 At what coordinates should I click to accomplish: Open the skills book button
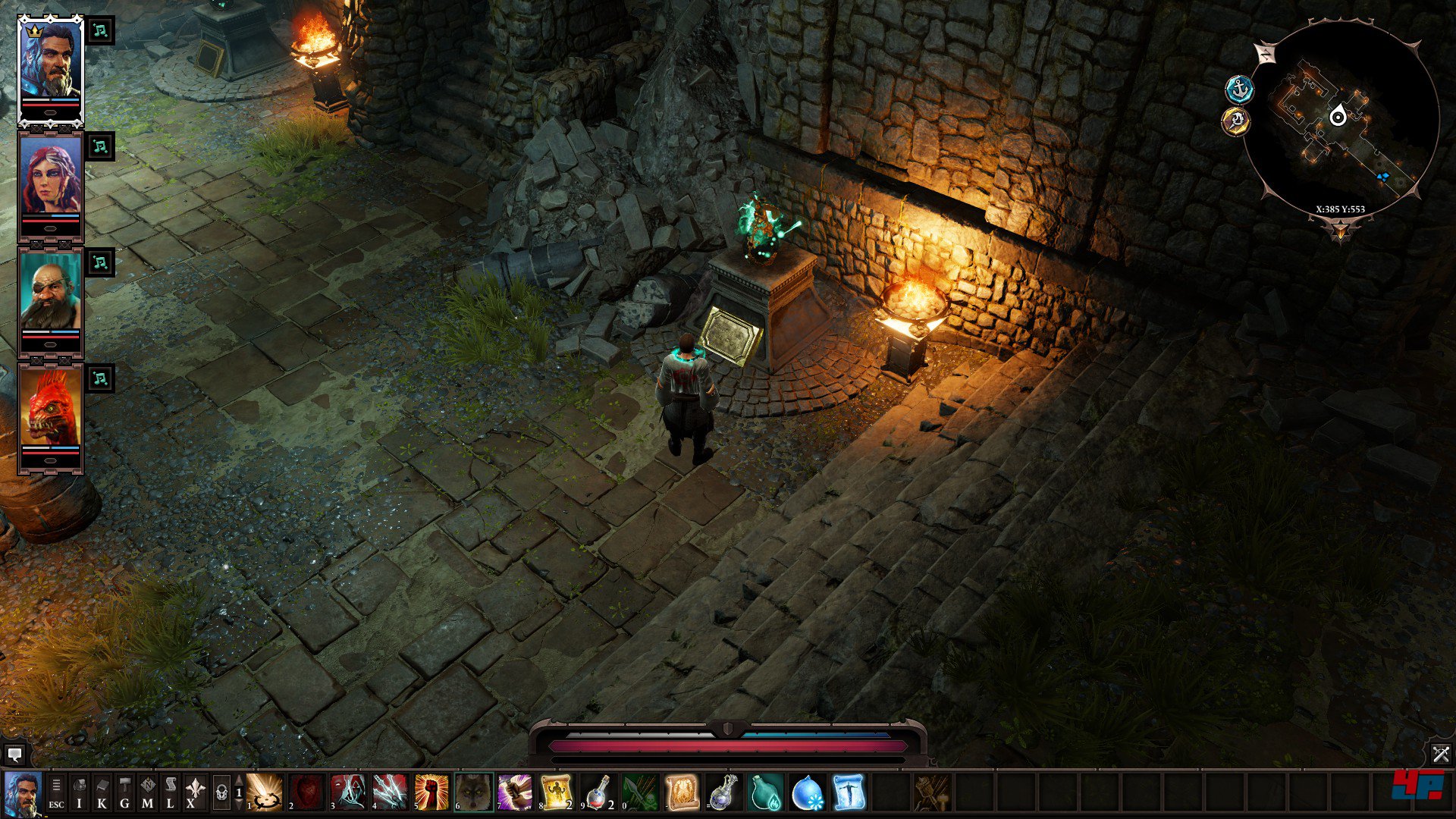coord(102,792)
